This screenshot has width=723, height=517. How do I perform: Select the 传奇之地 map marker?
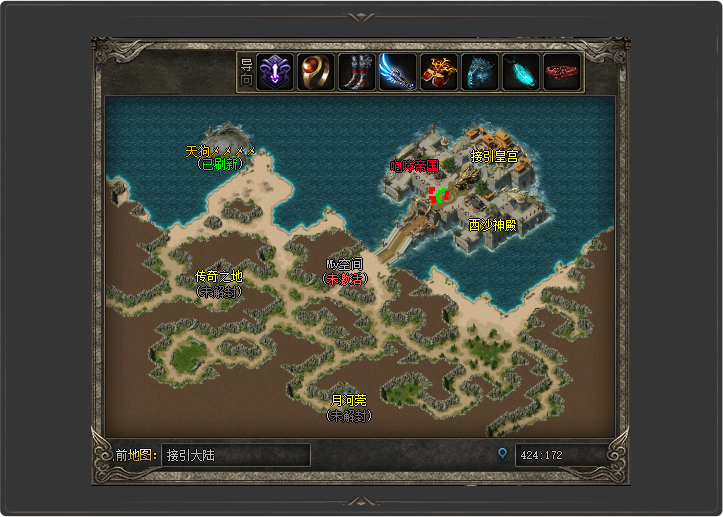218,276
